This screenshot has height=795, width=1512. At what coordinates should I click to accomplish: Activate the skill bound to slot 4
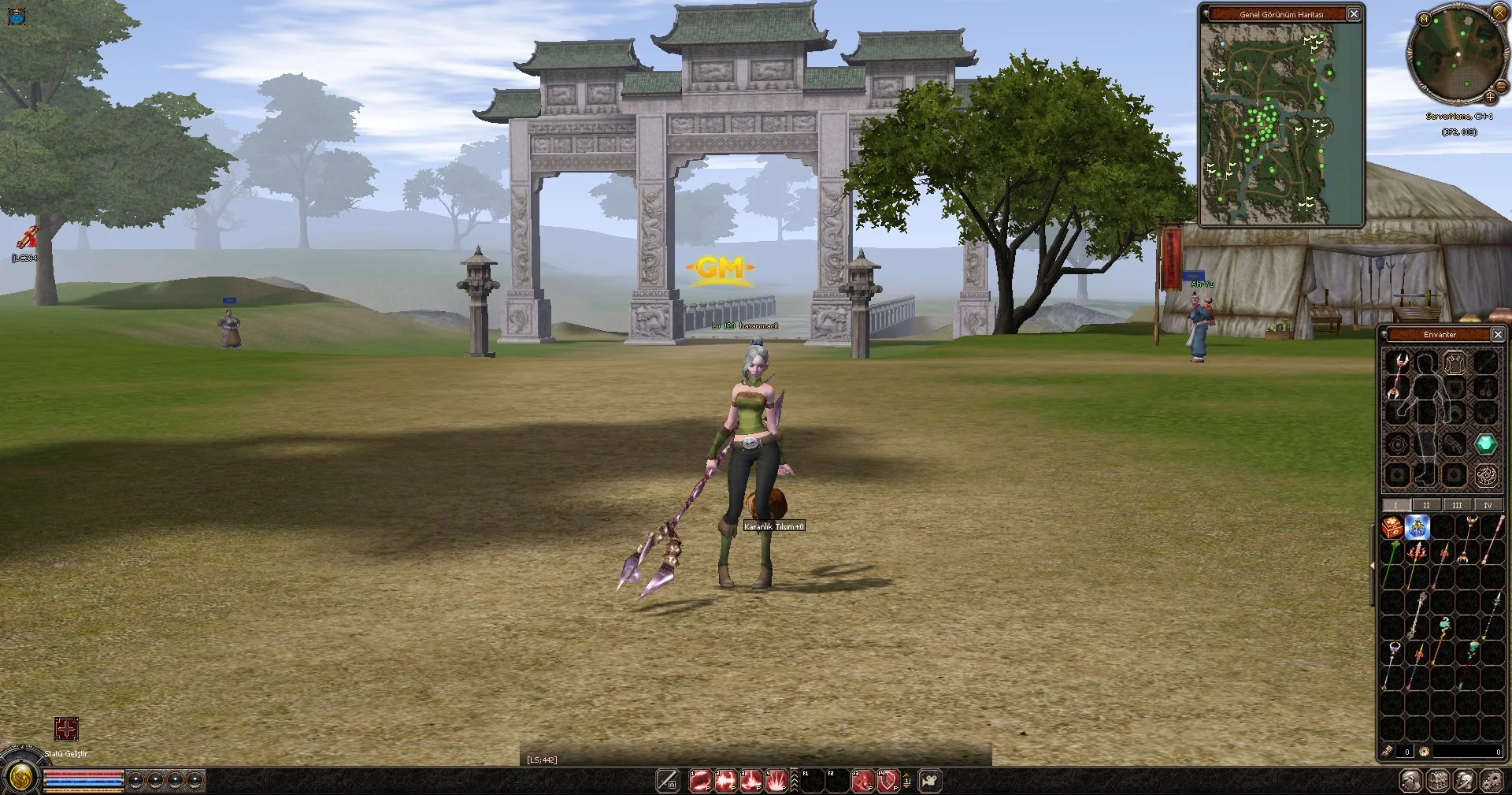pyautogui.click(x=776, y=779)
